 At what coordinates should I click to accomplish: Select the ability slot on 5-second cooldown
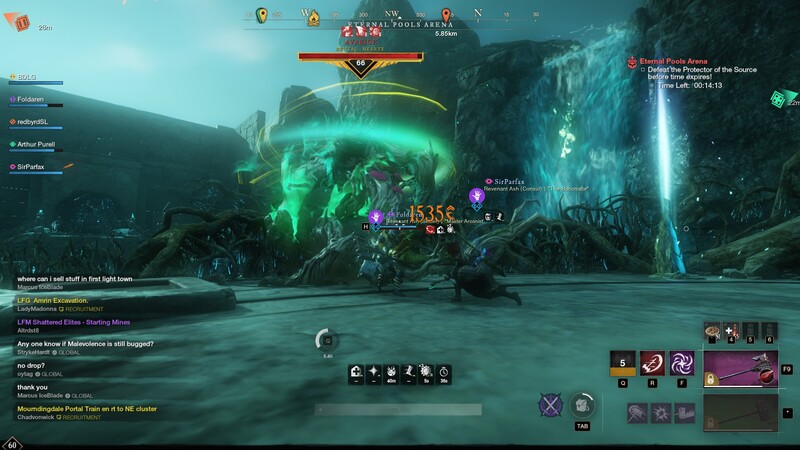tap(623, 364)
